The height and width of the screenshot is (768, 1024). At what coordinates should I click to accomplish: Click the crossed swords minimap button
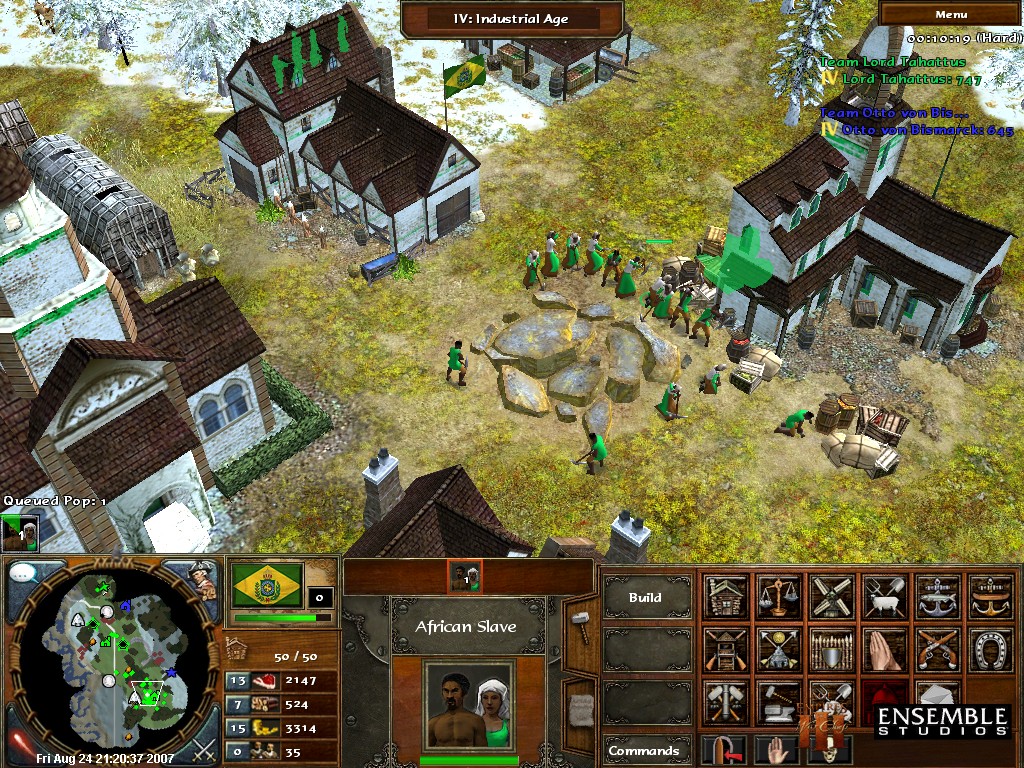(204, 747)
